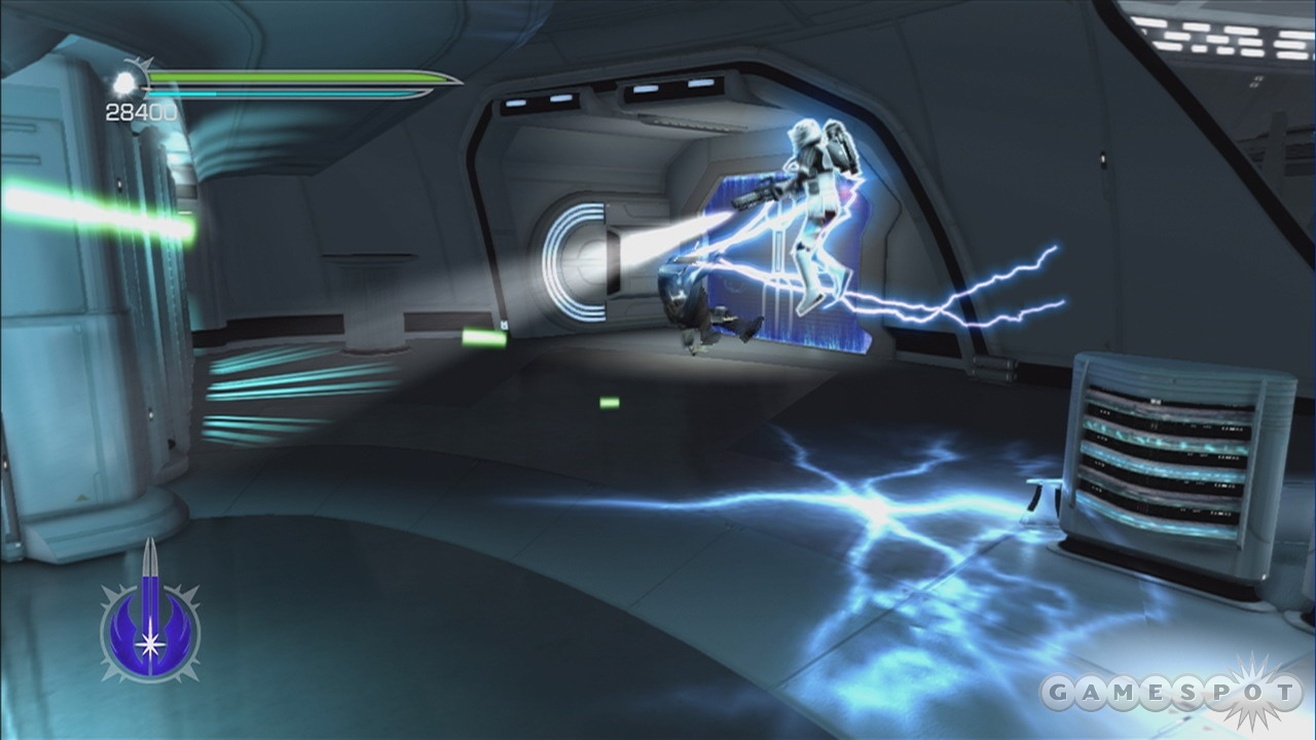Click the GameSpot starburst logo

click(x=1252, y=692)
